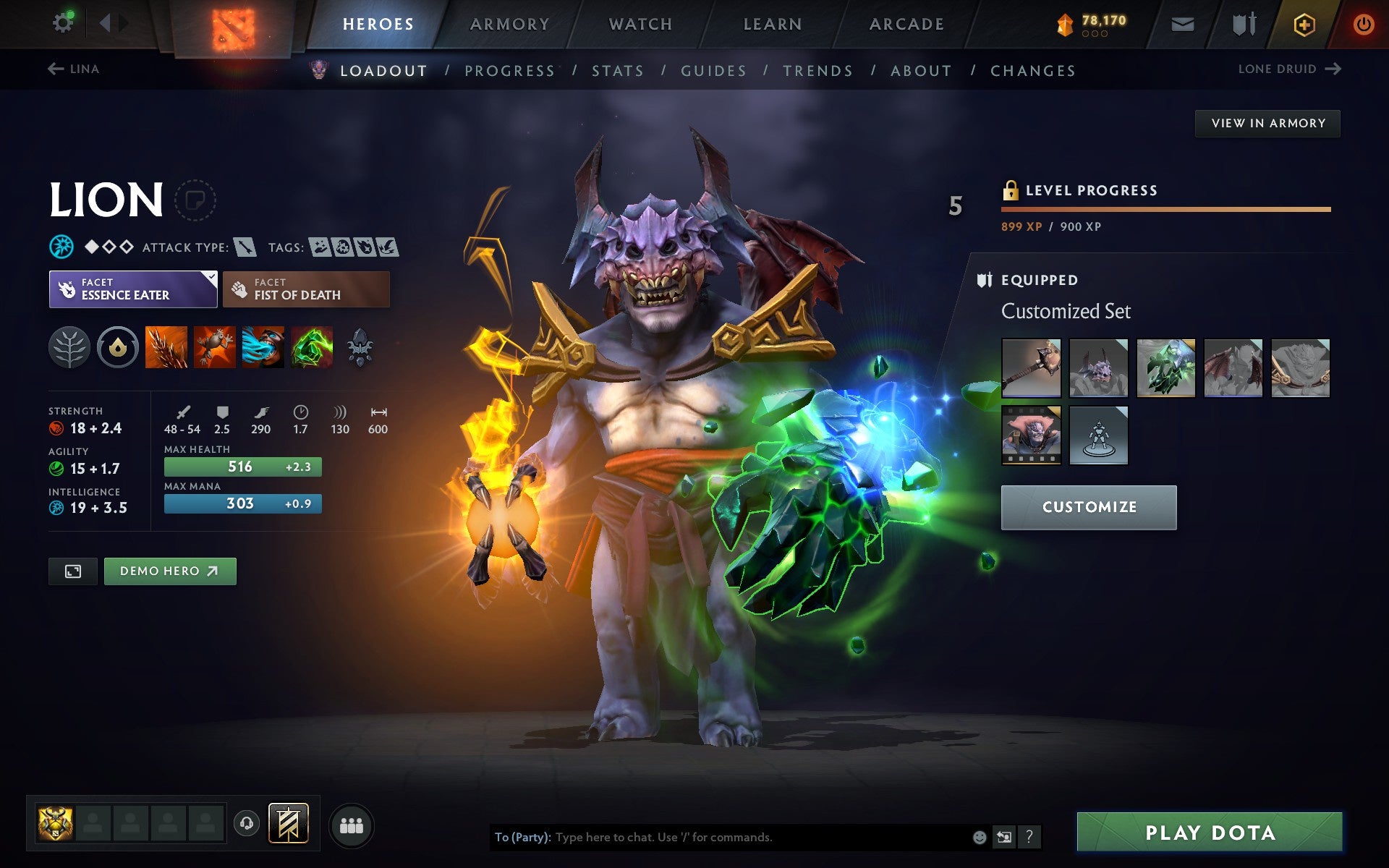Open the persona selector beside LION

(194, 200)
